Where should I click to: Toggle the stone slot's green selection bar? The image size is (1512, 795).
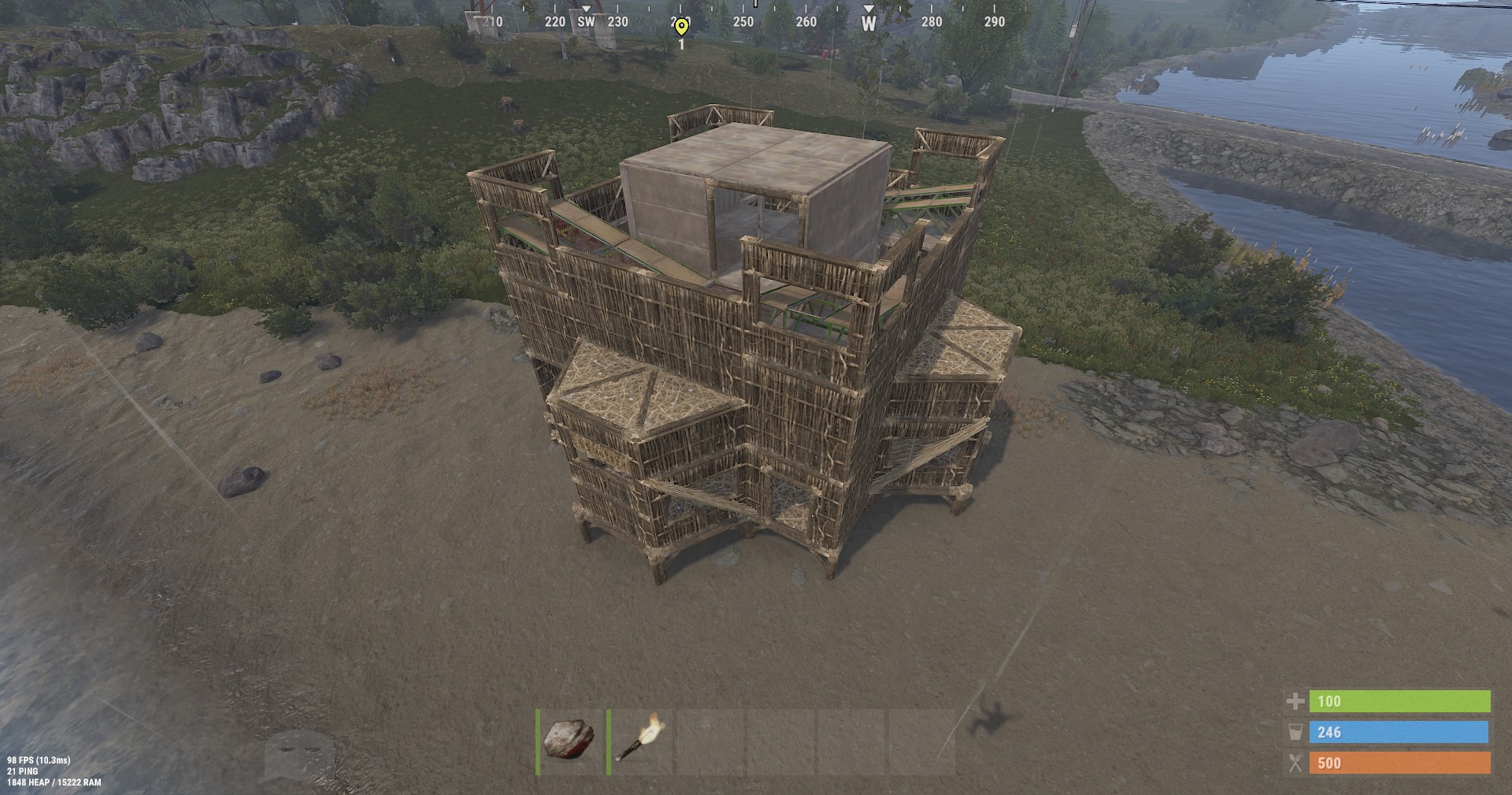point(539,740)
